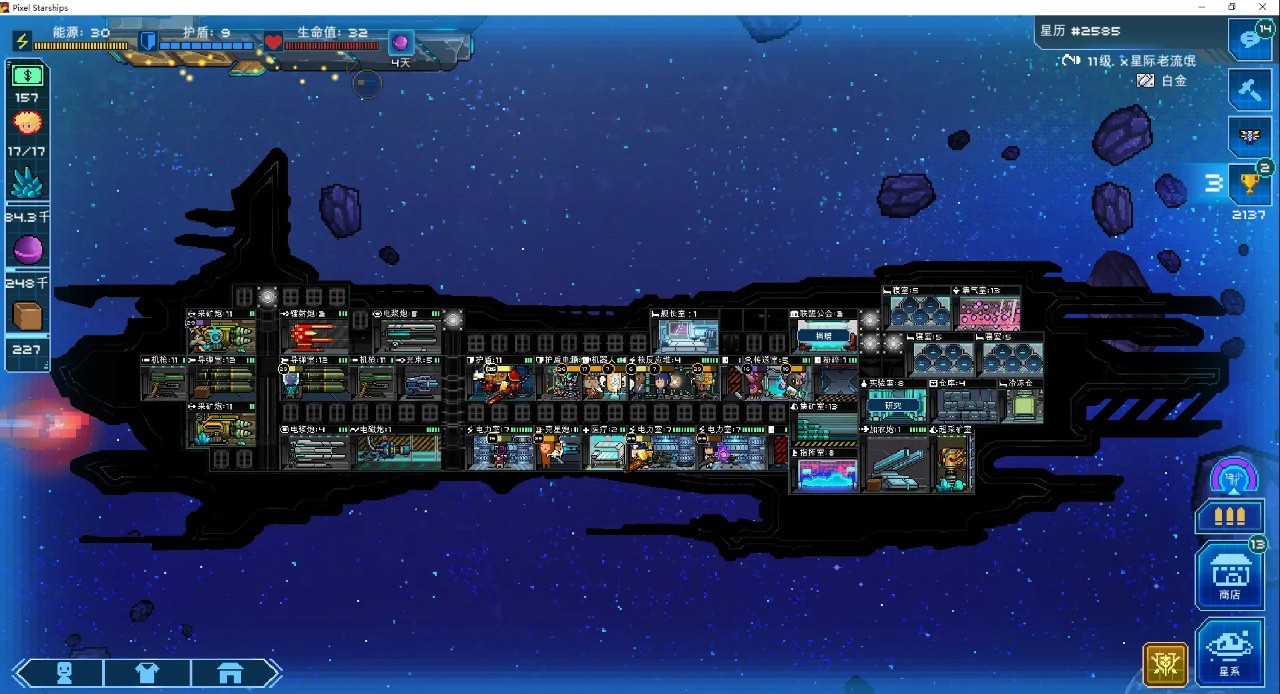This screenshot has width=1280, height=694.
Task: Select the teal mineral crystal icon
Action: (x=27, y=182)
